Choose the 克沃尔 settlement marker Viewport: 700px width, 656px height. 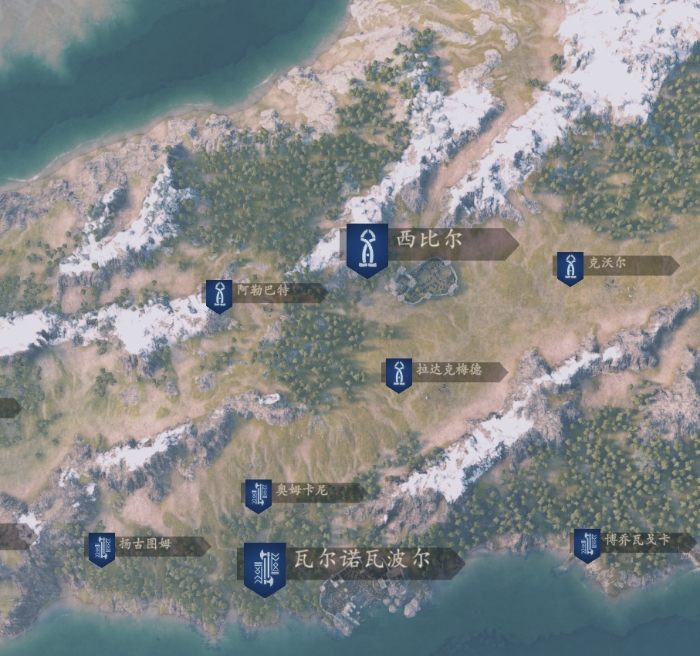click(570, 266)
